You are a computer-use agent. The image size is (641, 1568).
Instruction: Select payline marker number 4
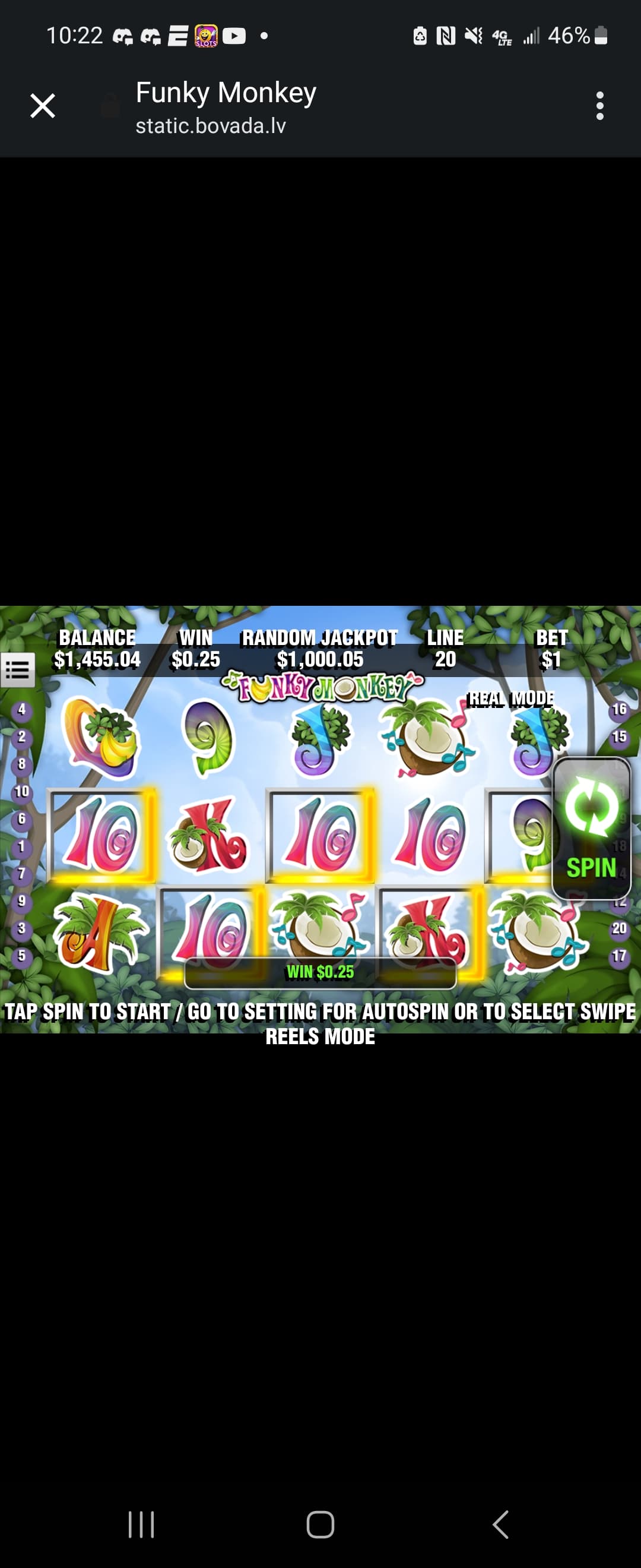click(22, 709)
